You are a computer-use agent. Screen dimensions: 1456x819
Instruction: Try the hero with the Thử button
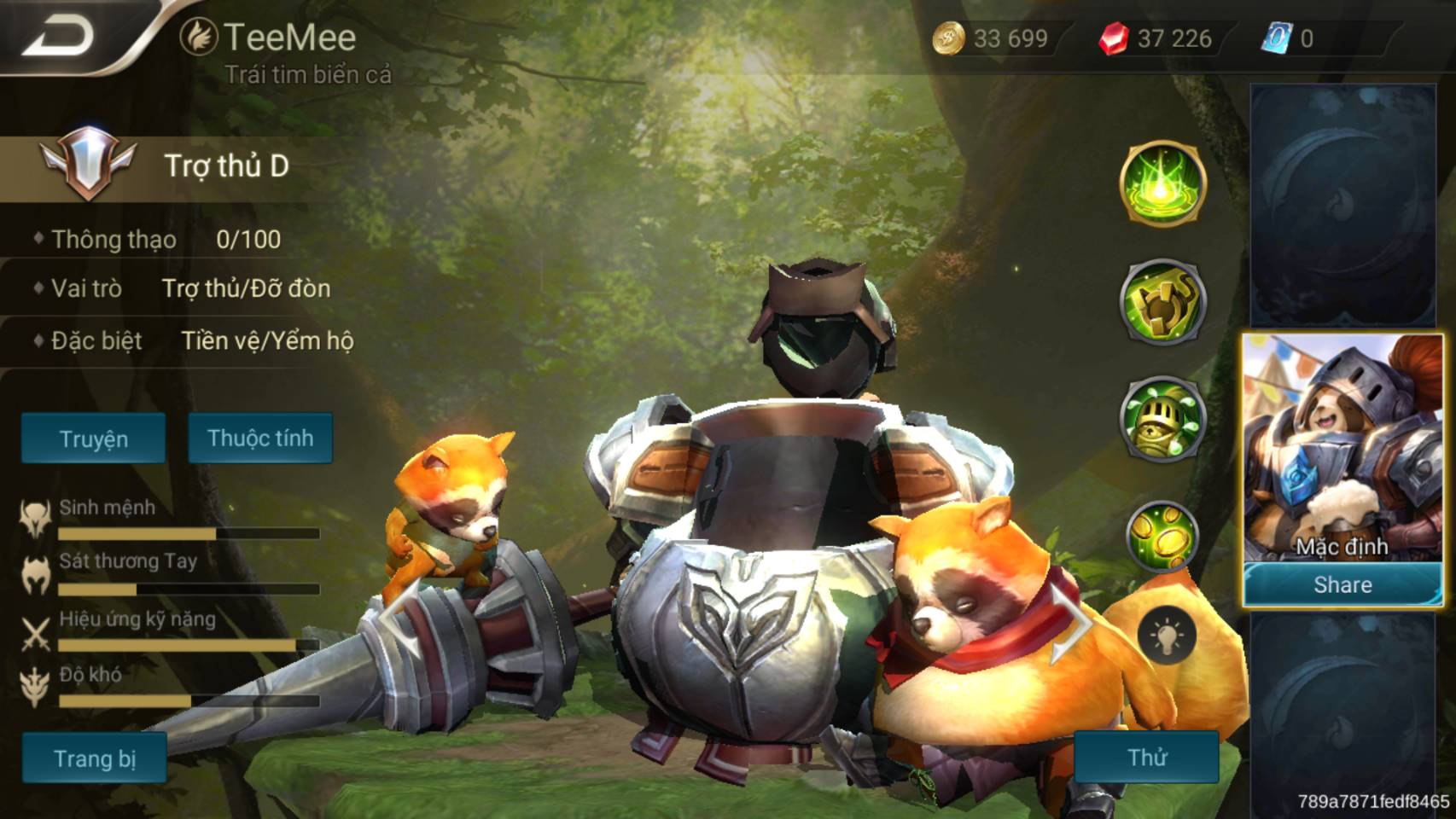coord(1146,757)
